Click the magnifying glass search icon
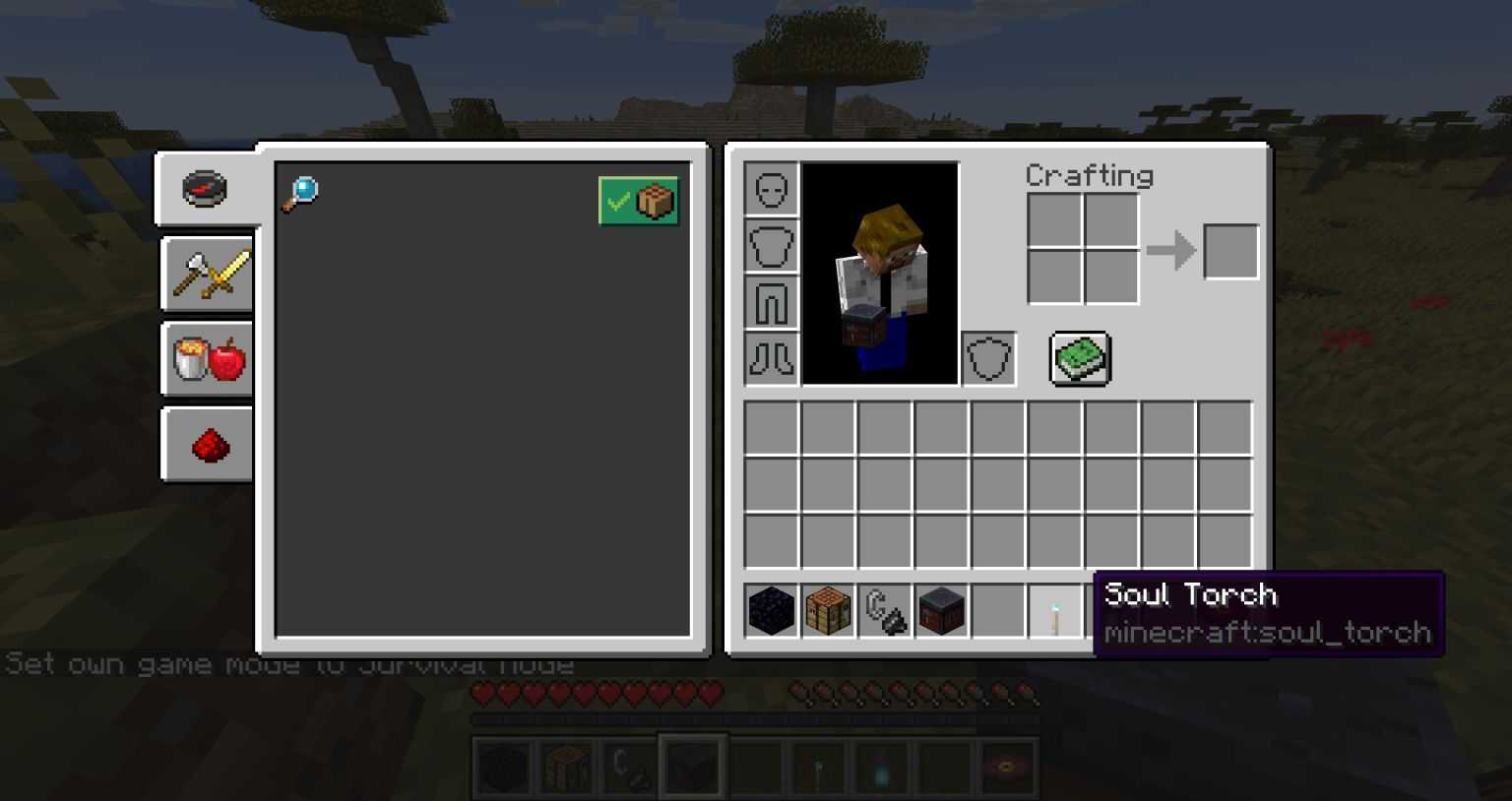The width and height of the screenshot is (1512, 801). [x=302, y=192]
